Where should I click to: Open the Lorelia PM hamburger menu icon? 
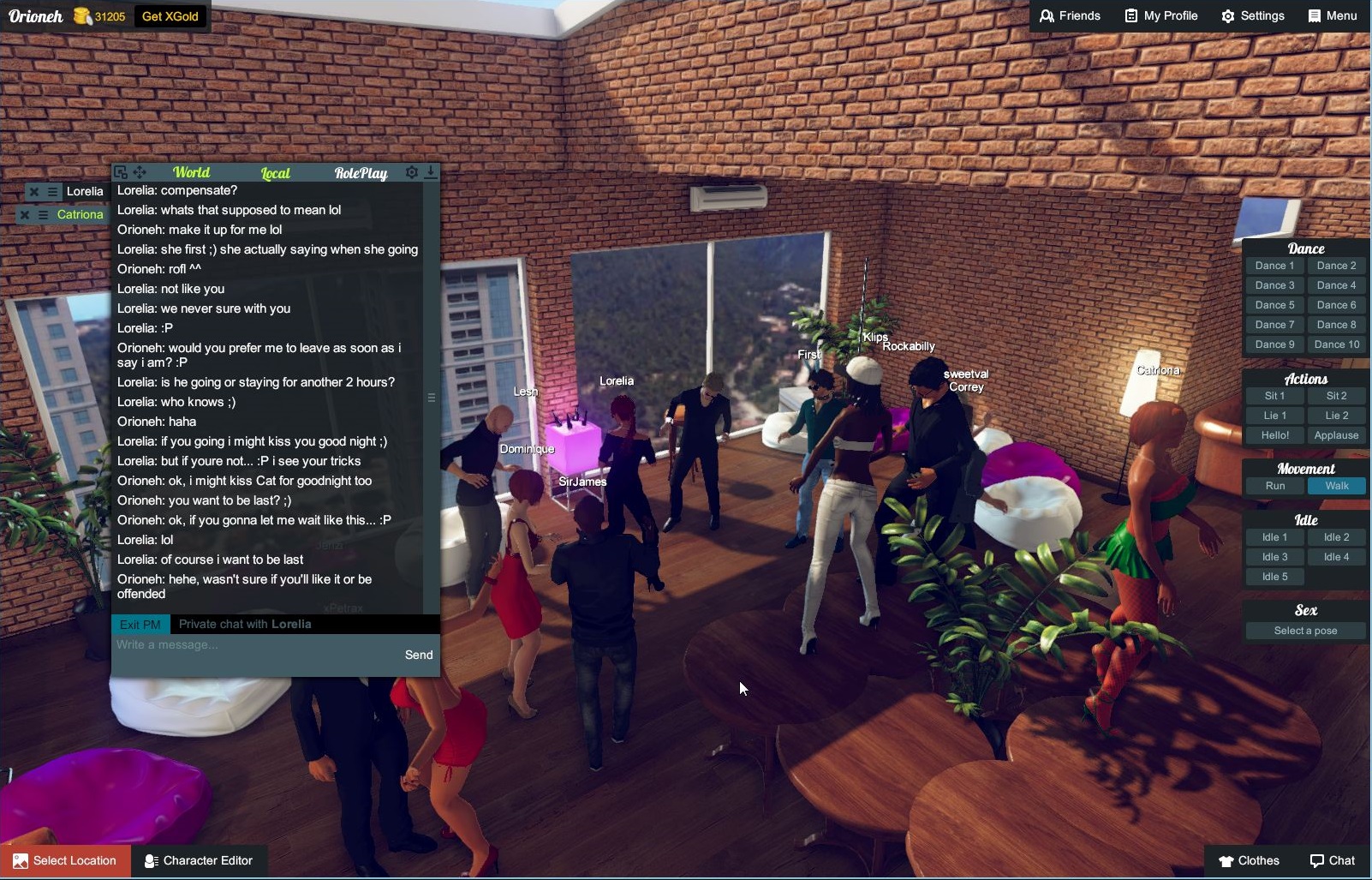[x=53, y=191]
